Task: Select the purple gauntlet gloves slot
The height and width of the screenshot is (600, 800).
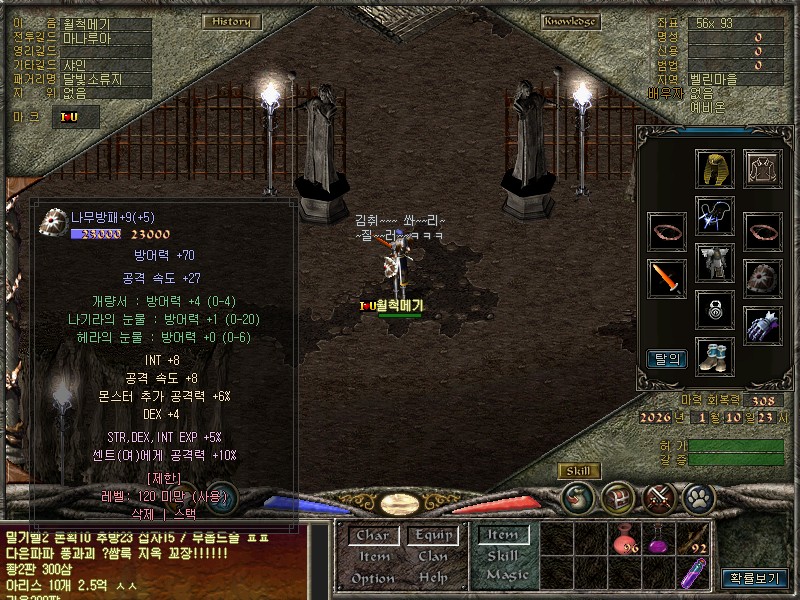Action: tap(762, 325)
